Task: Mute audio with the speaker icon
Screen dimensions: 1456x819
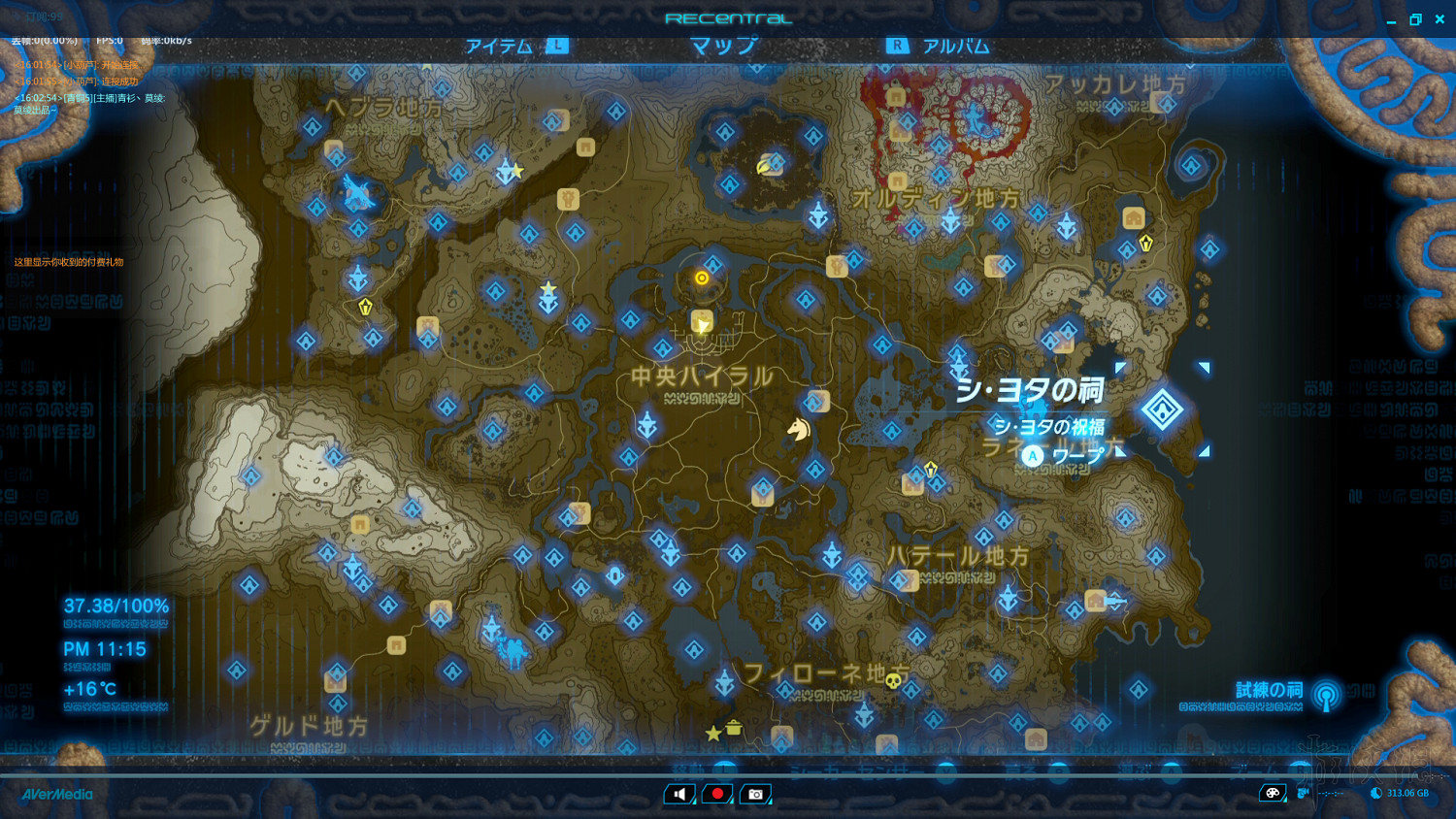Action: 679,794
